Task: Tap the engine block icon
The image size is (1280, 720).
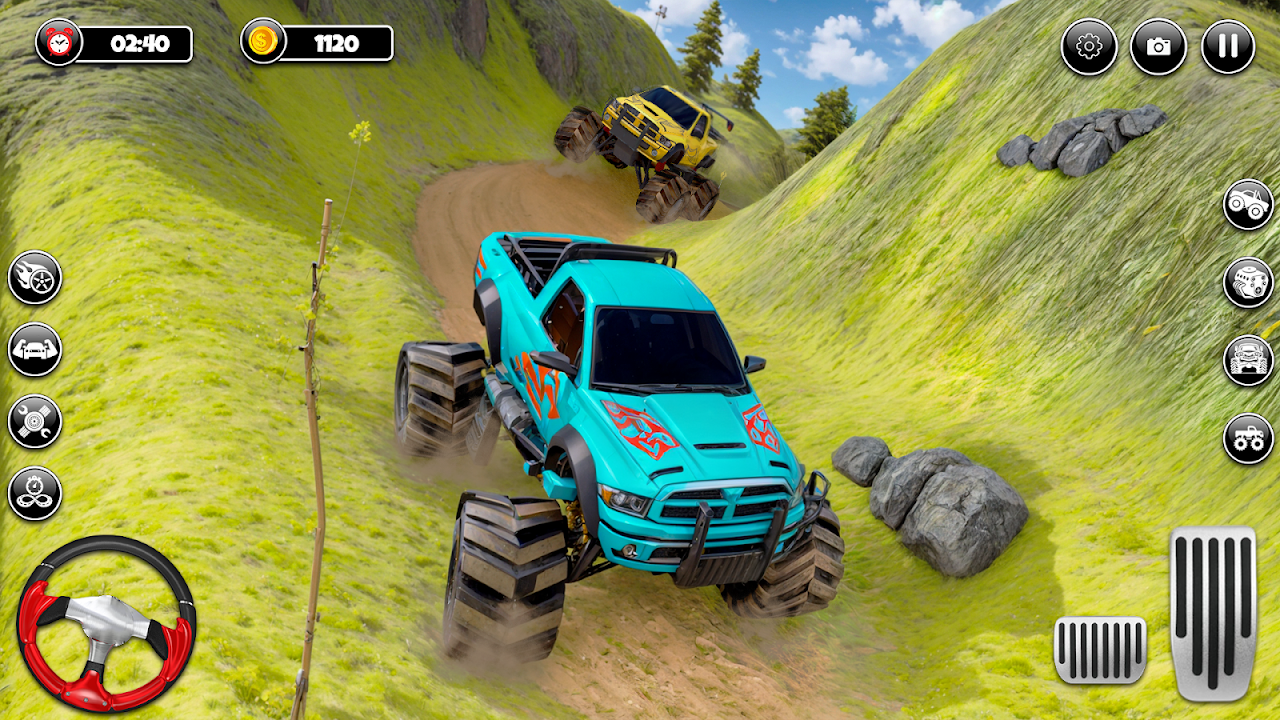Action: (1248, 283)
